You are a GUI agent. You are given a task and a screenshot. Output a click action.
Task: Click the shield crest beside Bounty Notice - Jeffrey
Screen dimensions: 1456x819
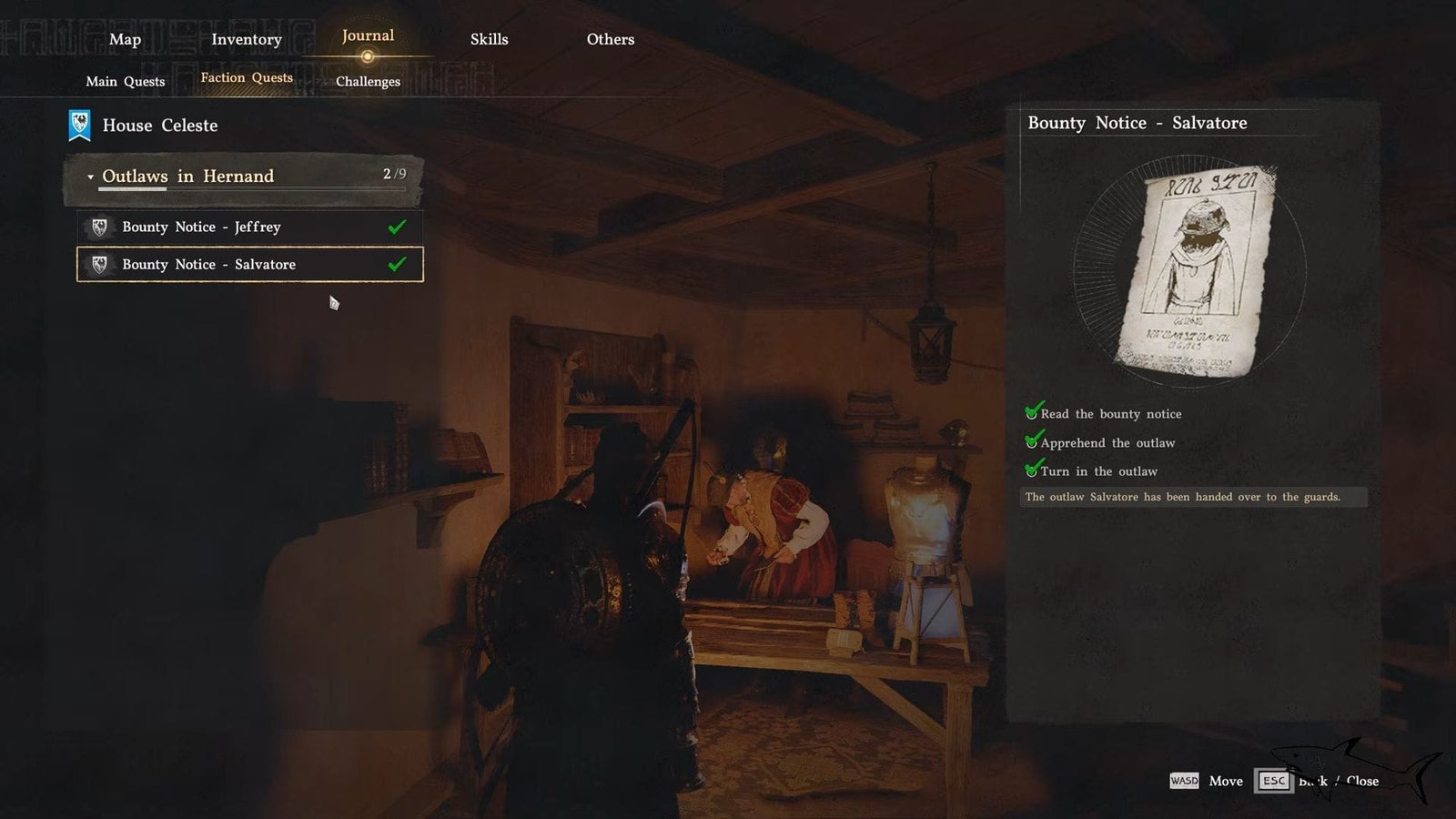point(98,227)
